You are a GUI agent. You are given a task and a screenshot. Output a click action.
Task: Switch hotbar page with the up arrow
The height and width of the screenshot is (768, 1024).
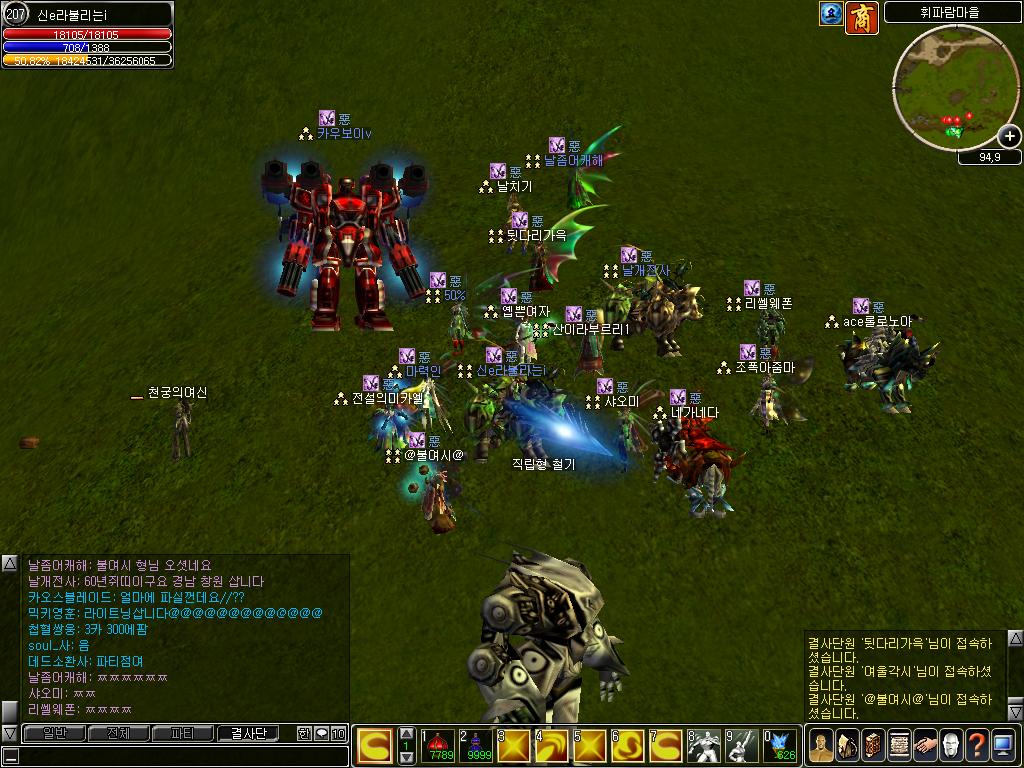click(405, 733)
